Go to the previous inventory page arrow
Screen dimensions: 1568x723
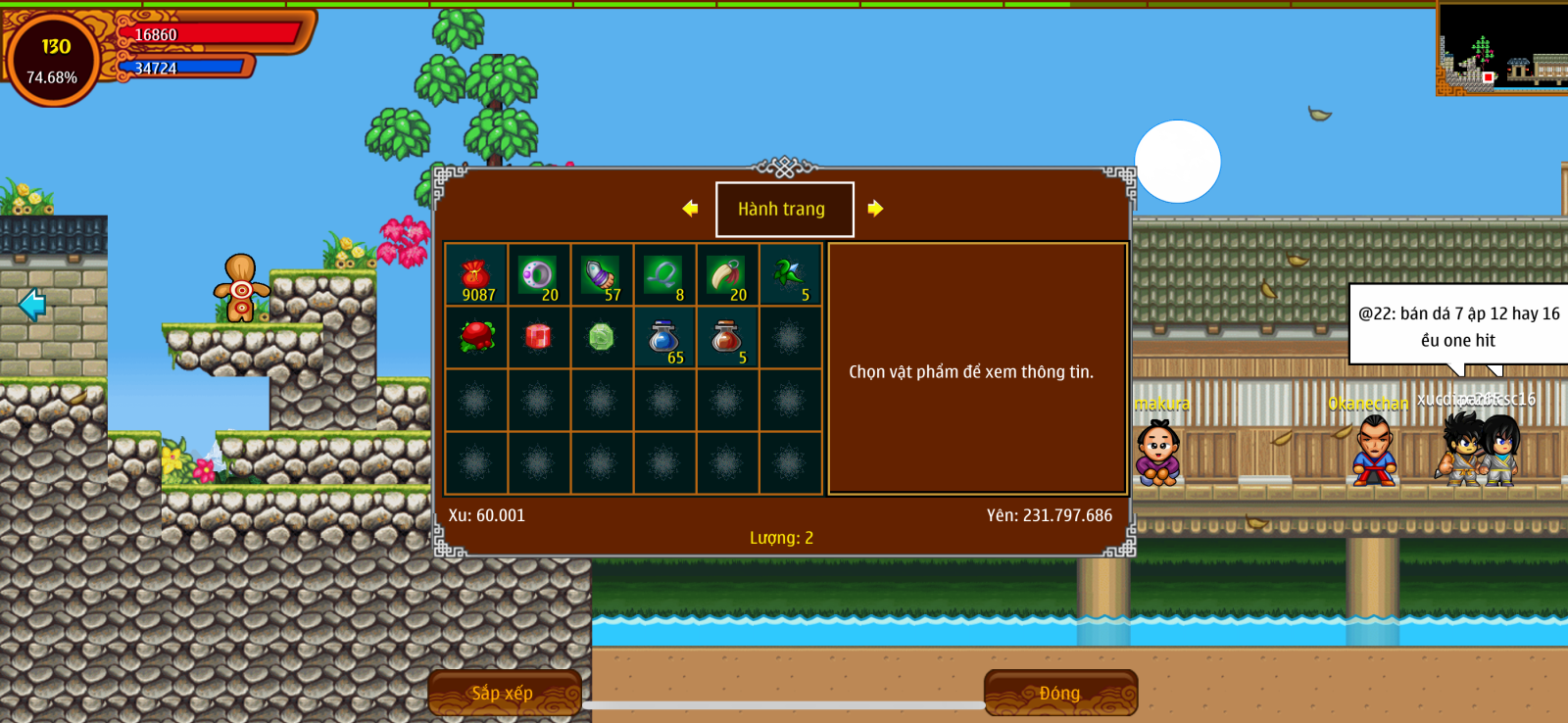(x=690, y=209)
